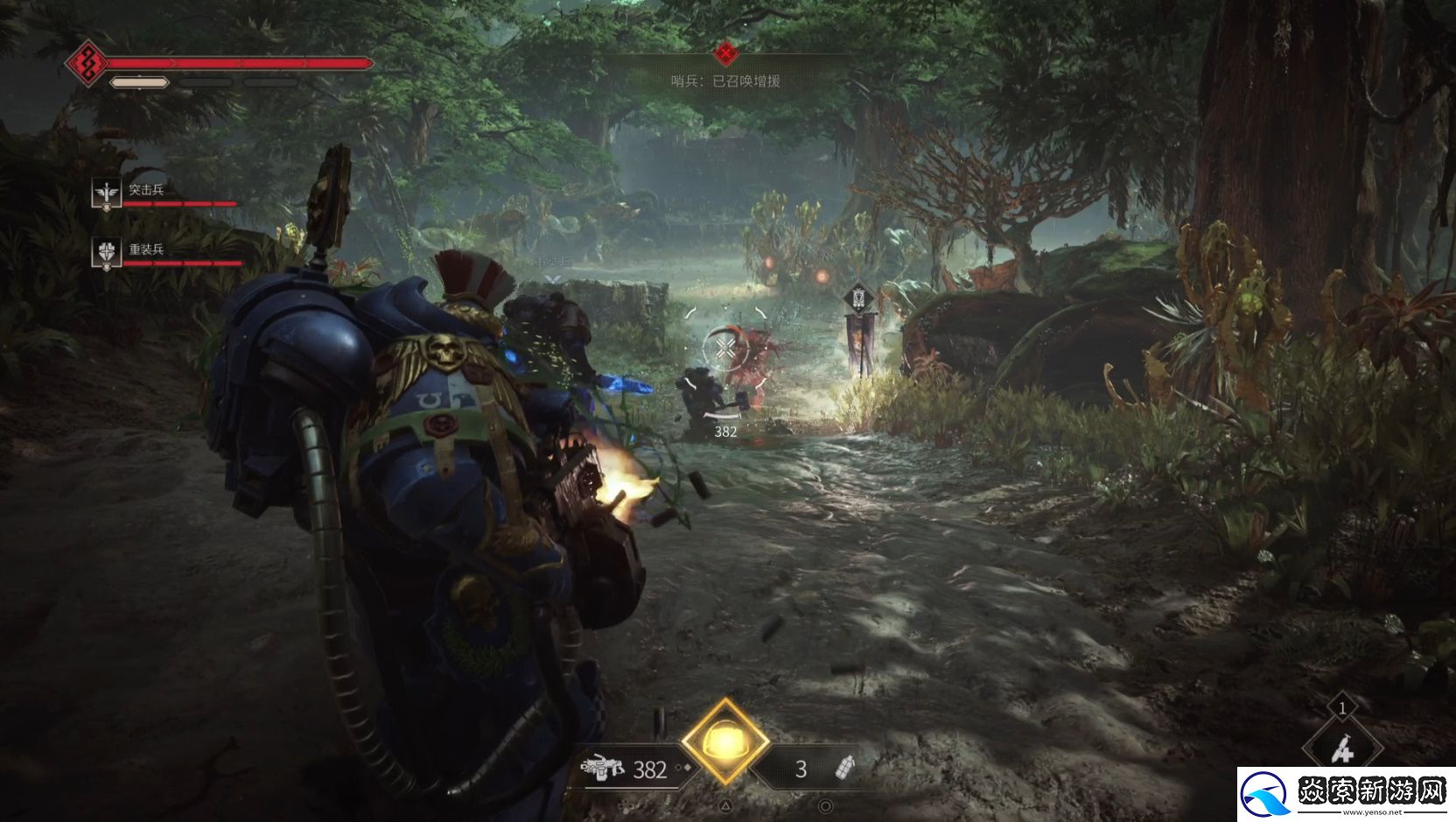Image resolution: width=1456 pixels, height=822 pixels.
Task: Select the grenade icon
Action: pos(845,768)
